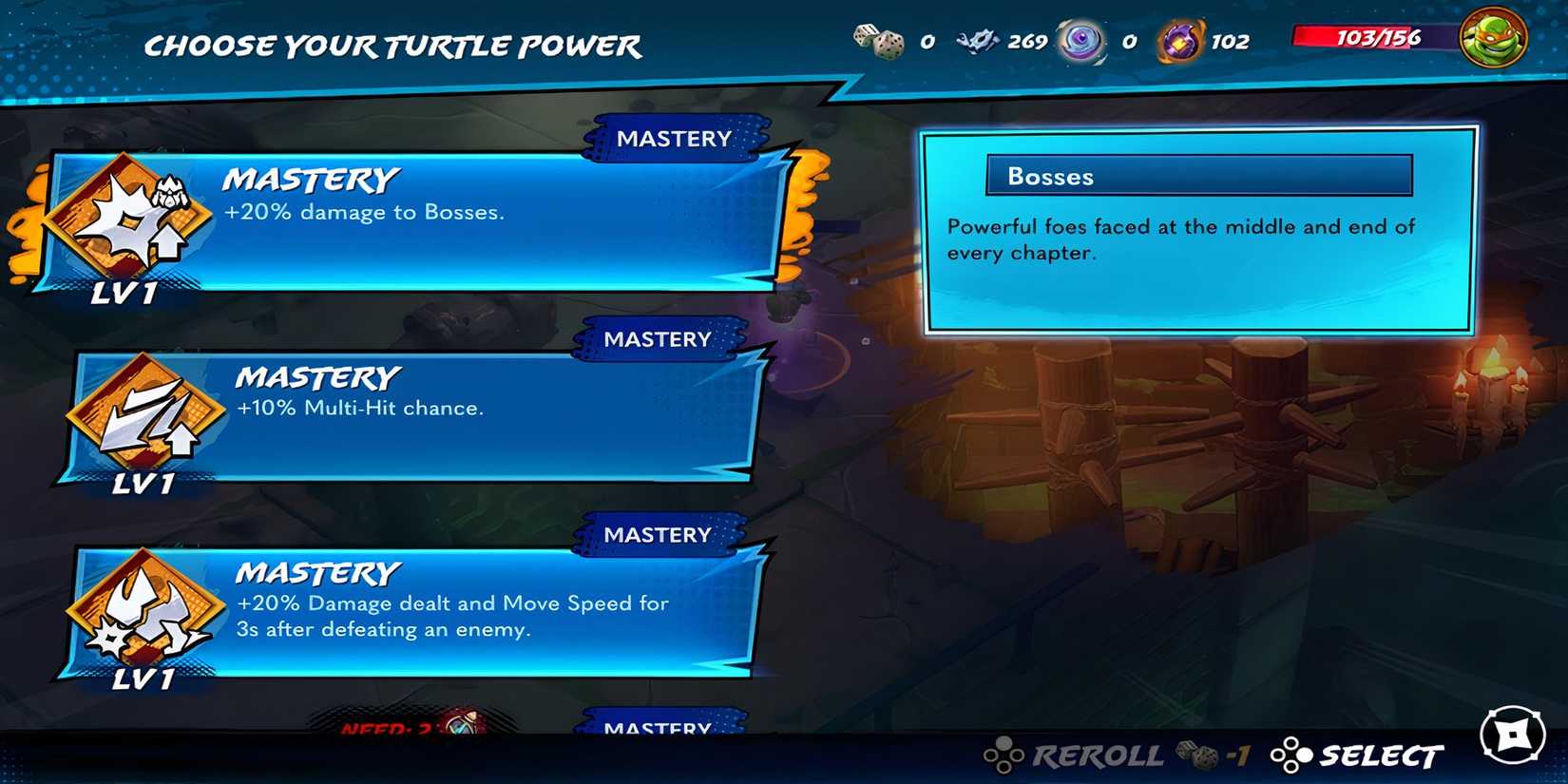
Task: Click the topmost MASTERY ribbon tab
Action: click(x=675, y=138)
